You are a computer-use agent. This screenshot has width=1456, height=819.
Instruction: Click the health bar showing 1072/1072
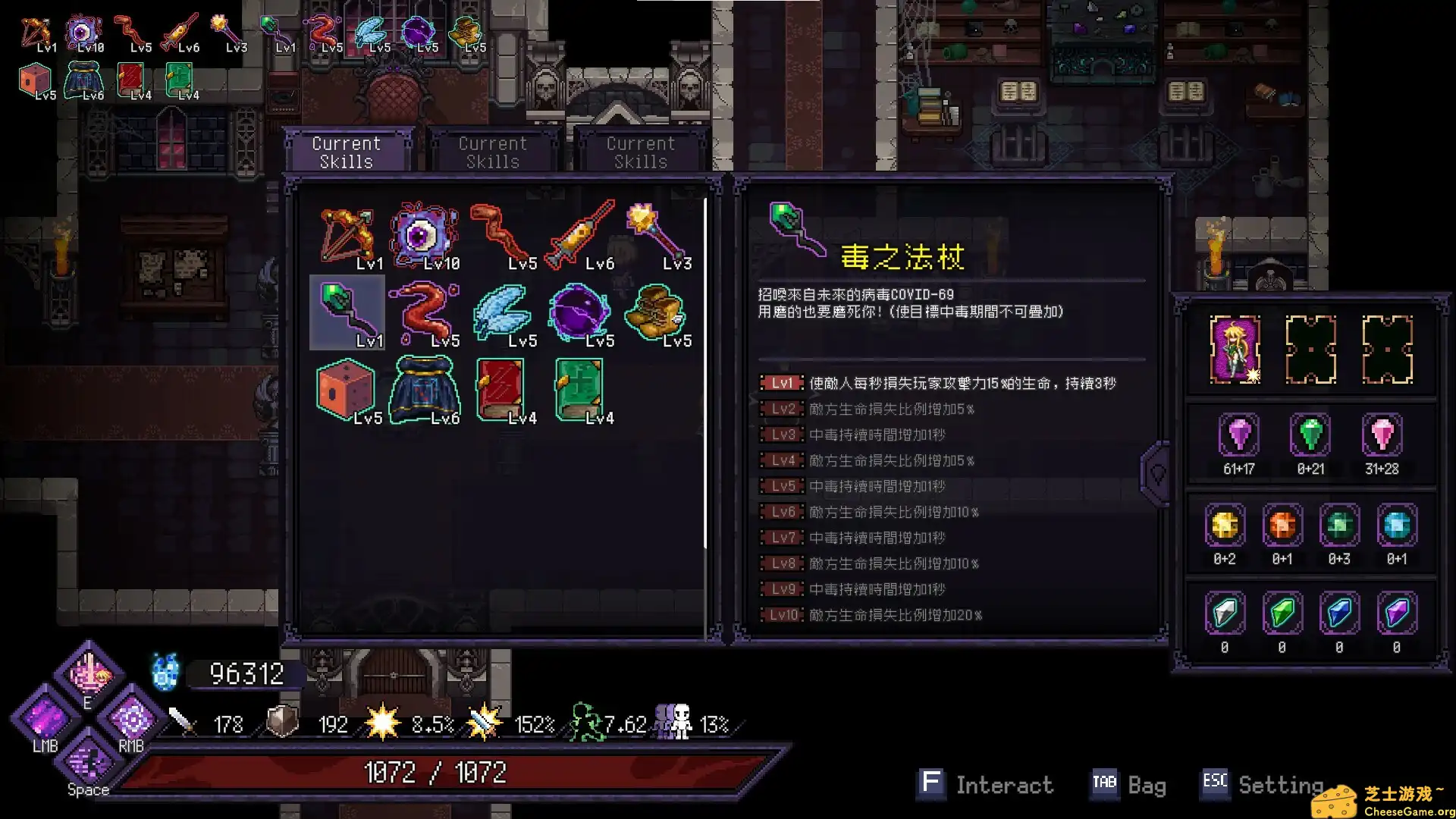[x=436, y=772]
